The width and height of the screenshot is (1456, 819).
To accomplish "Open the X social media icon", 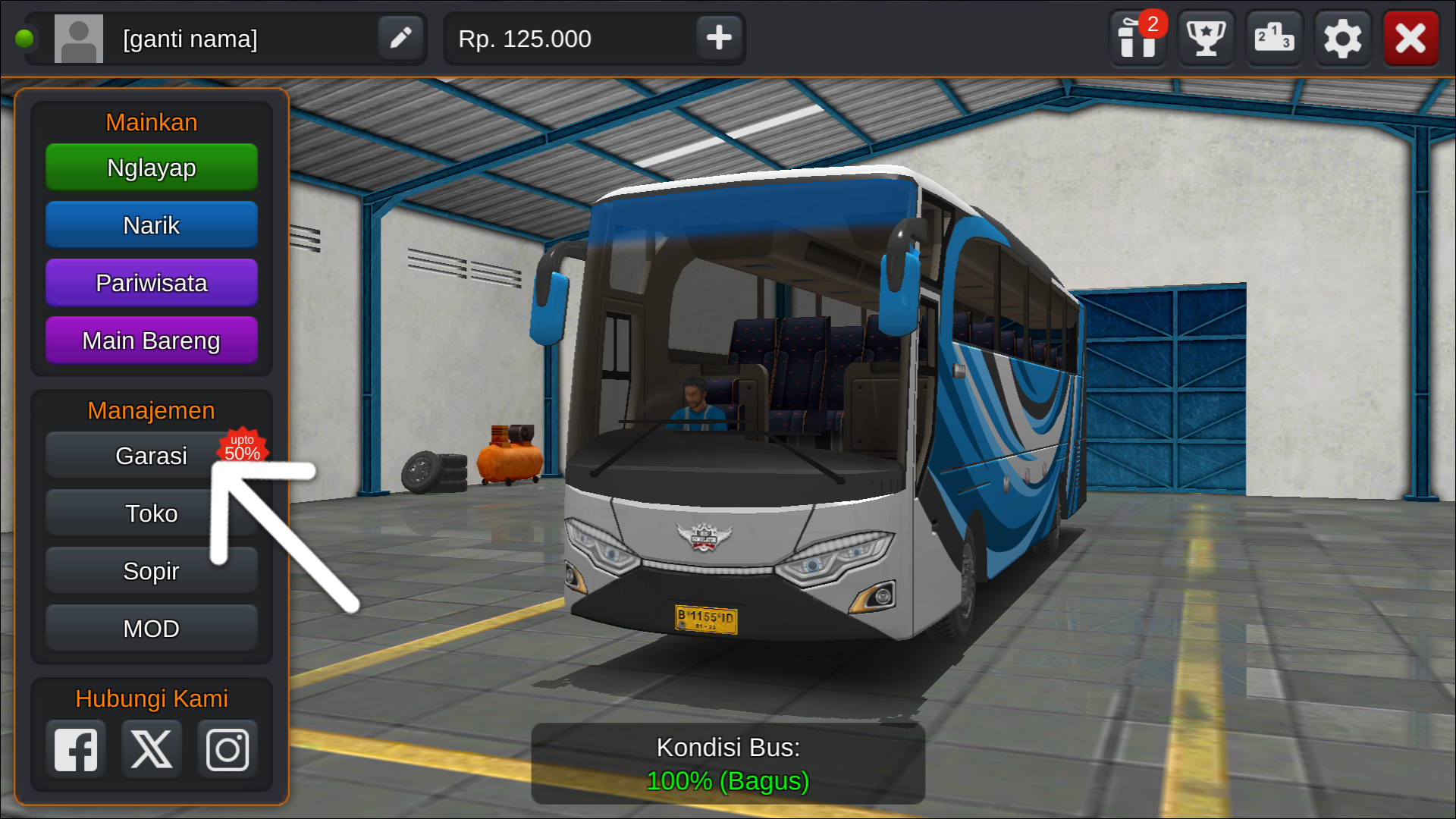I will point(151,749).
